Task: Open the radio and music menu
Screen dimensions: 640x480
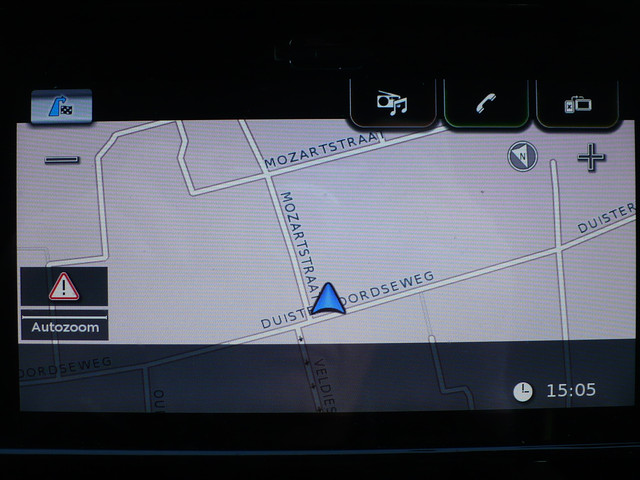Action: pyautogui.click(x=392, y=103)
